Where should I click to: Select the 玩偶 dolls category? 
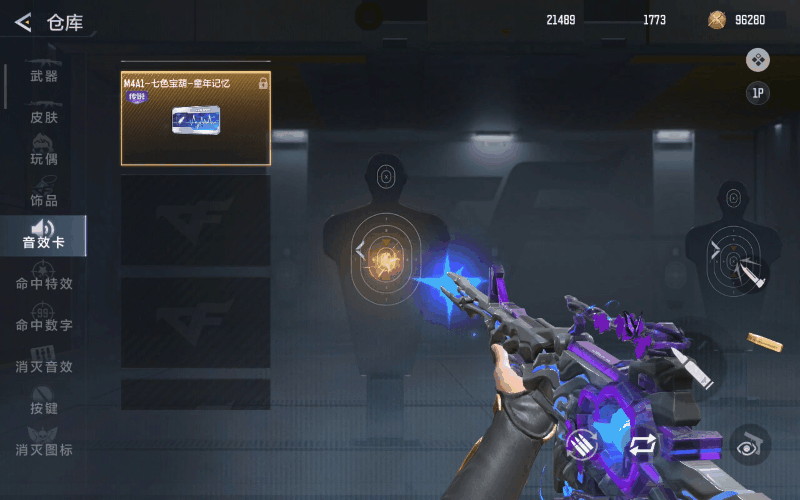(44, 159)
